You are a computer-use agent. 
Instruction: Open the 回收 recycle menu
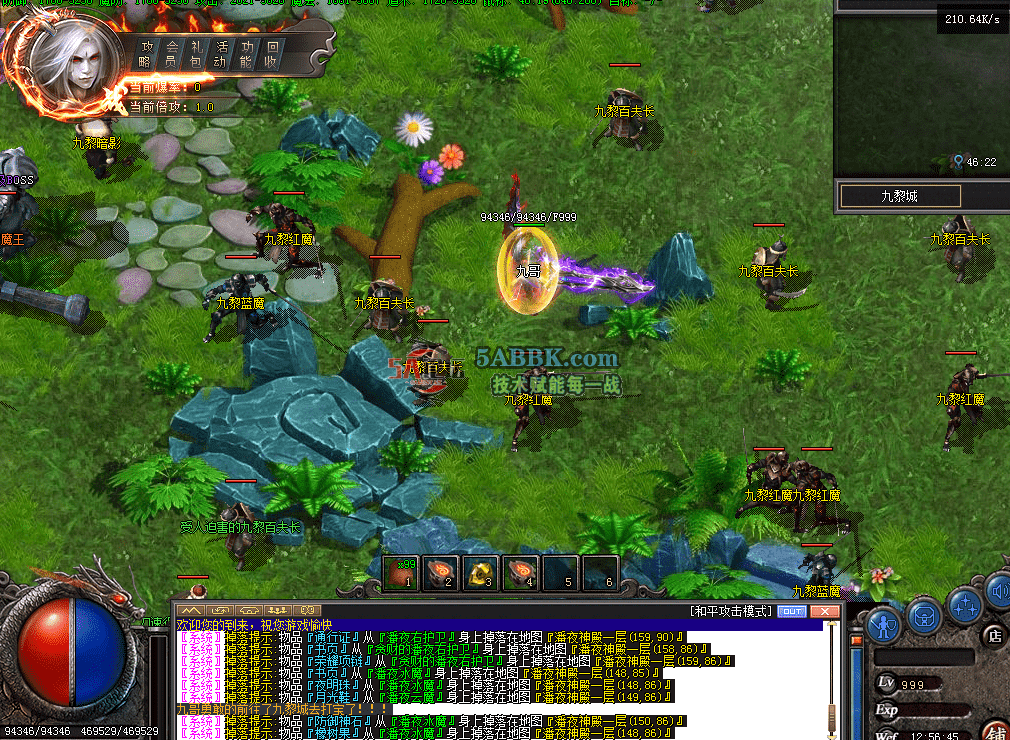tap(271, 54)
